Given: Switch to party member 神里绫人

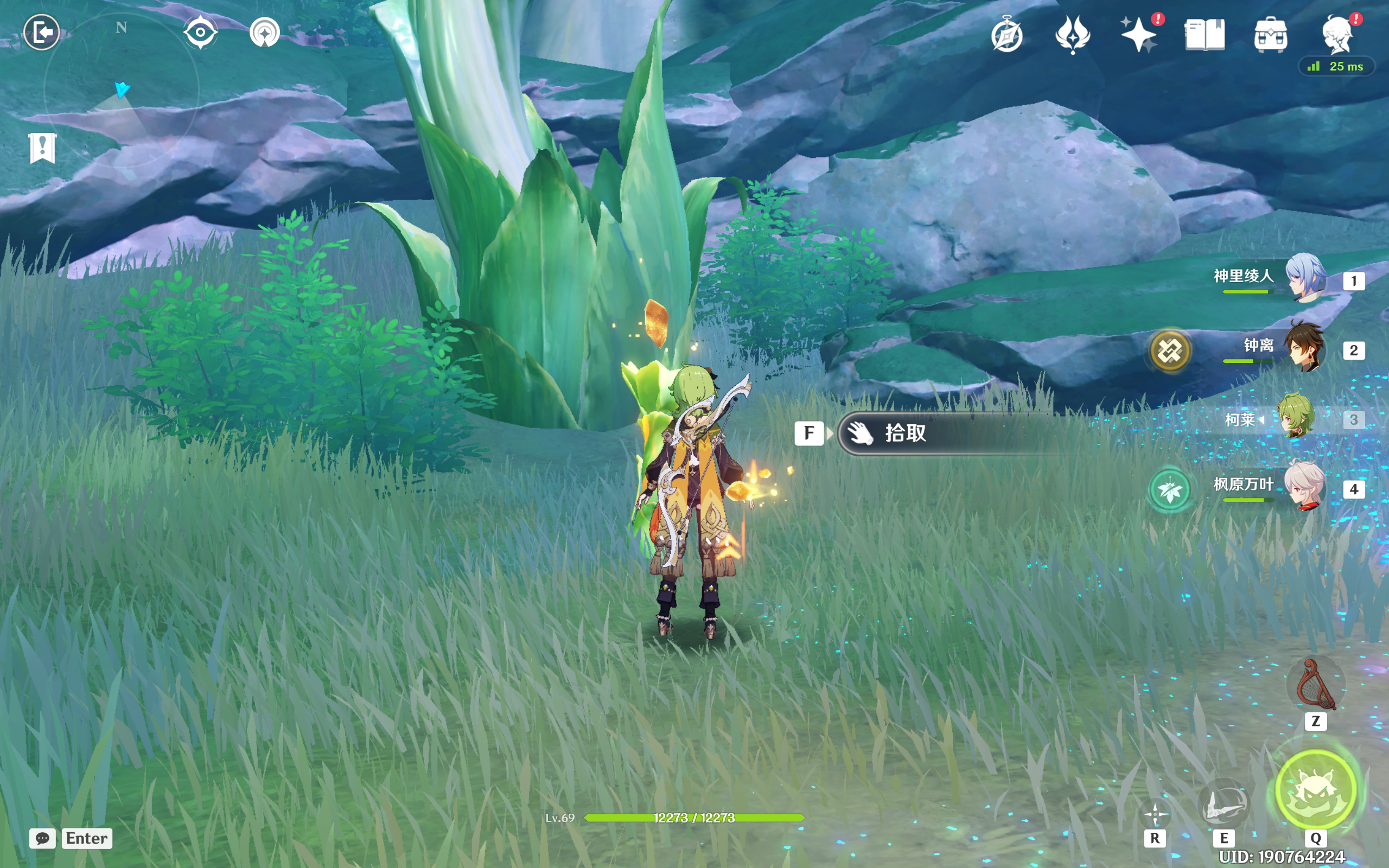Looking at the screenshot, I should tap(1304, 278).
